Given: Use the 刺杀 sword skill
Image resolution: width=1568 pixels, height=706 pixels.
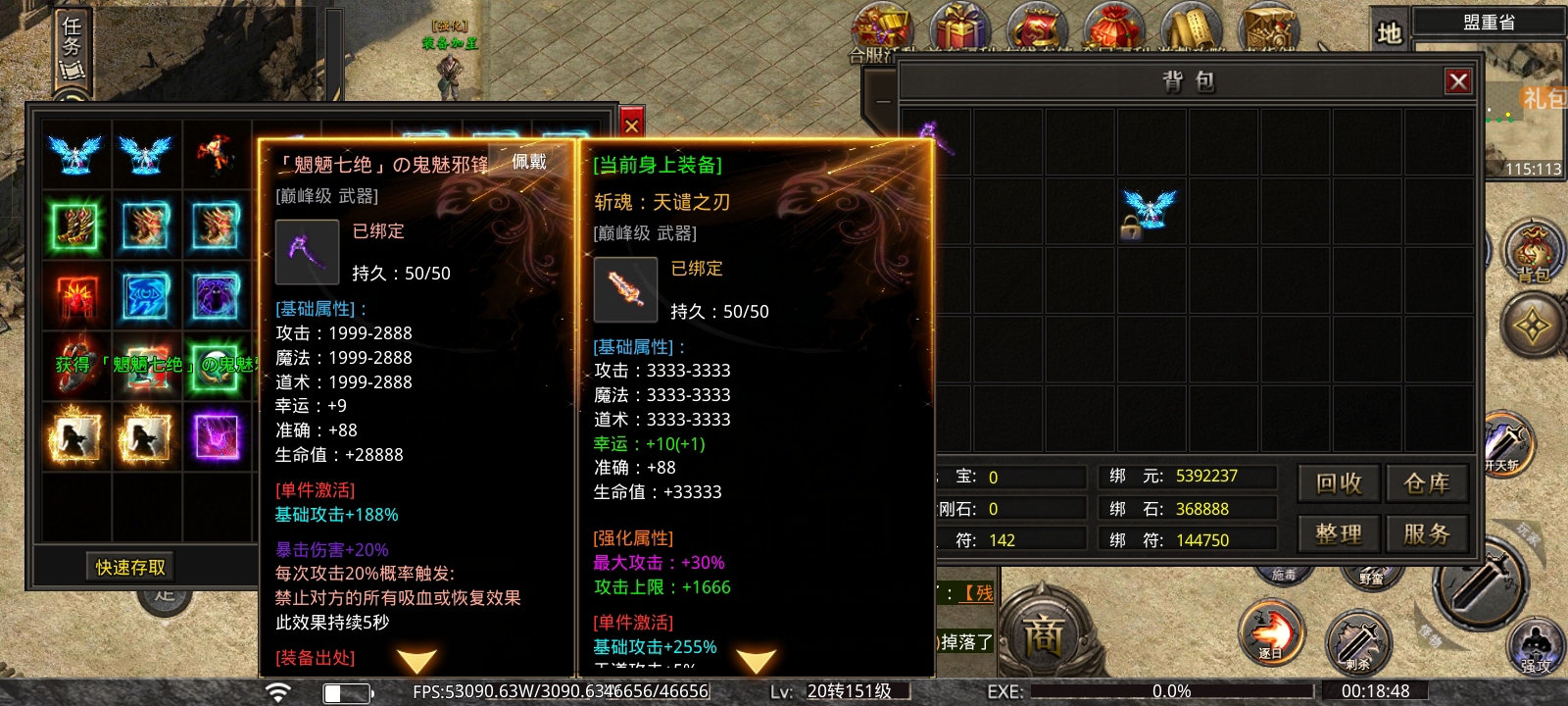Looking at the screenshot, I should [x=1357, y=642].
